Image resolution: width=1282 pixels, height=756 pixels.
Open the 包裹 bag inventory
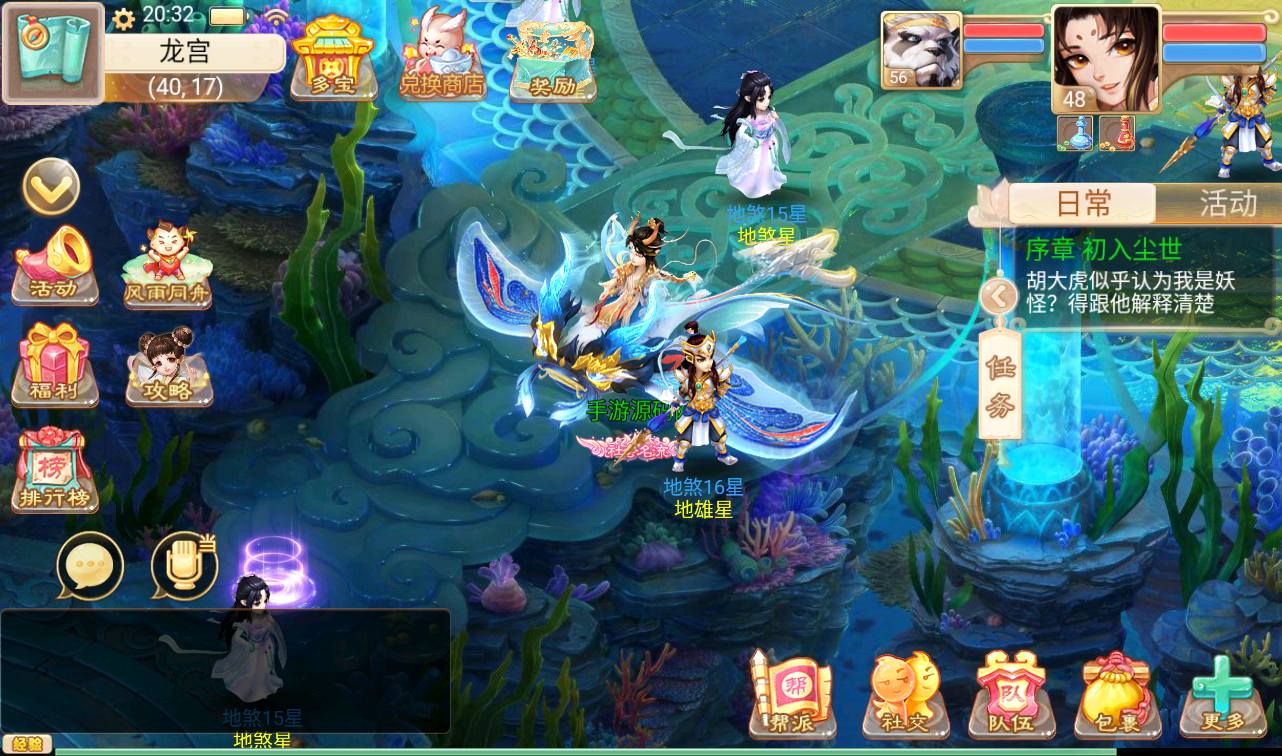click(x=1117, y=692)
